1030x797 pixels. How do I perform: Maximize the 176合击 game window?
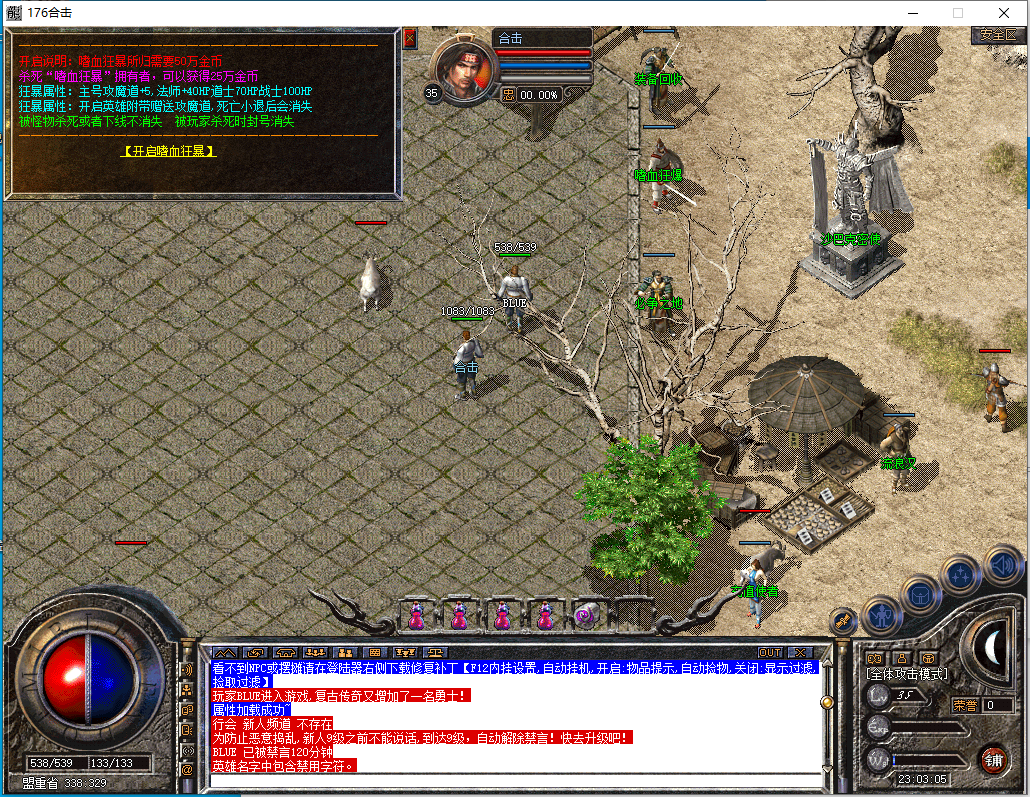957,13
